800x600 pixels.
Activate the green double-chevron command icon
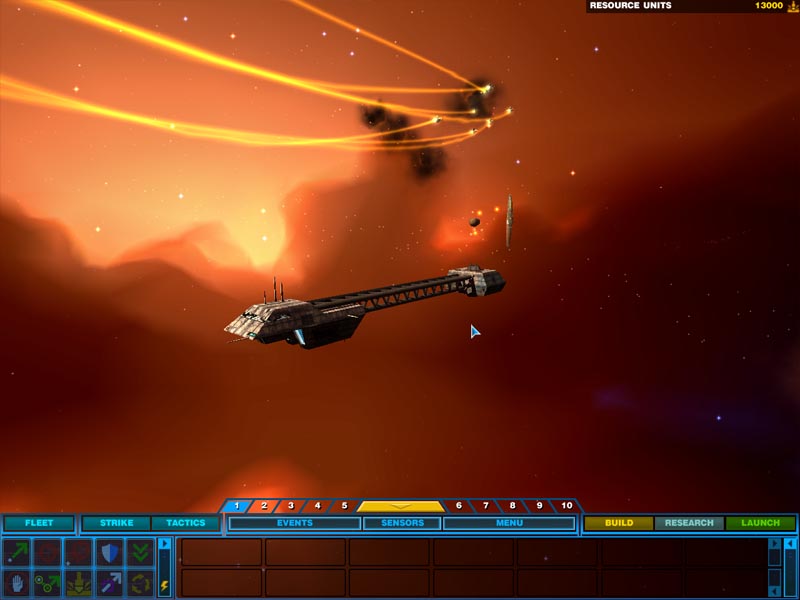pos(141,552)
